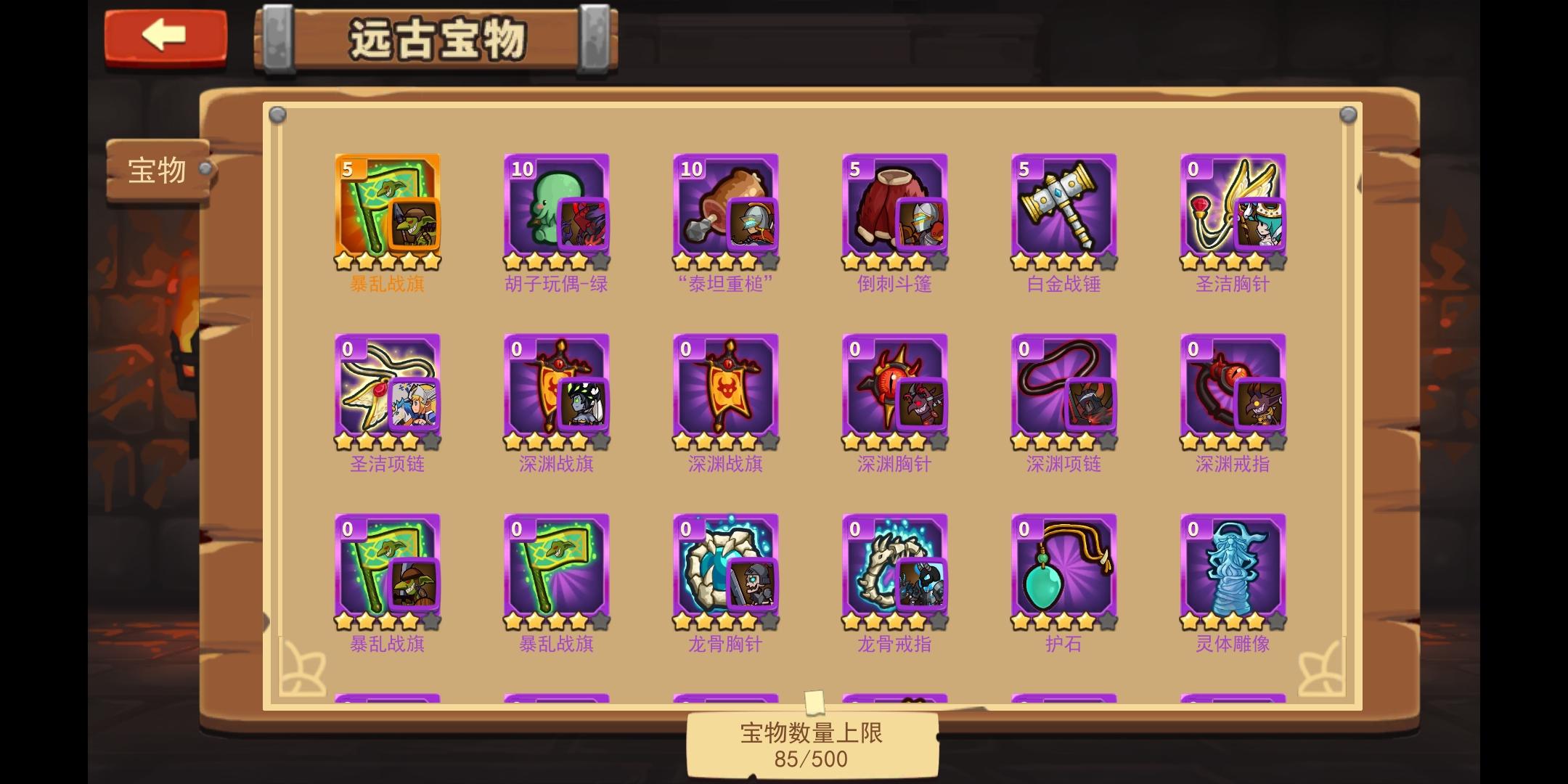Select the 护石 amulet icon
Viewport: 1568px width, 784px height.
(x=1064, y=570)
